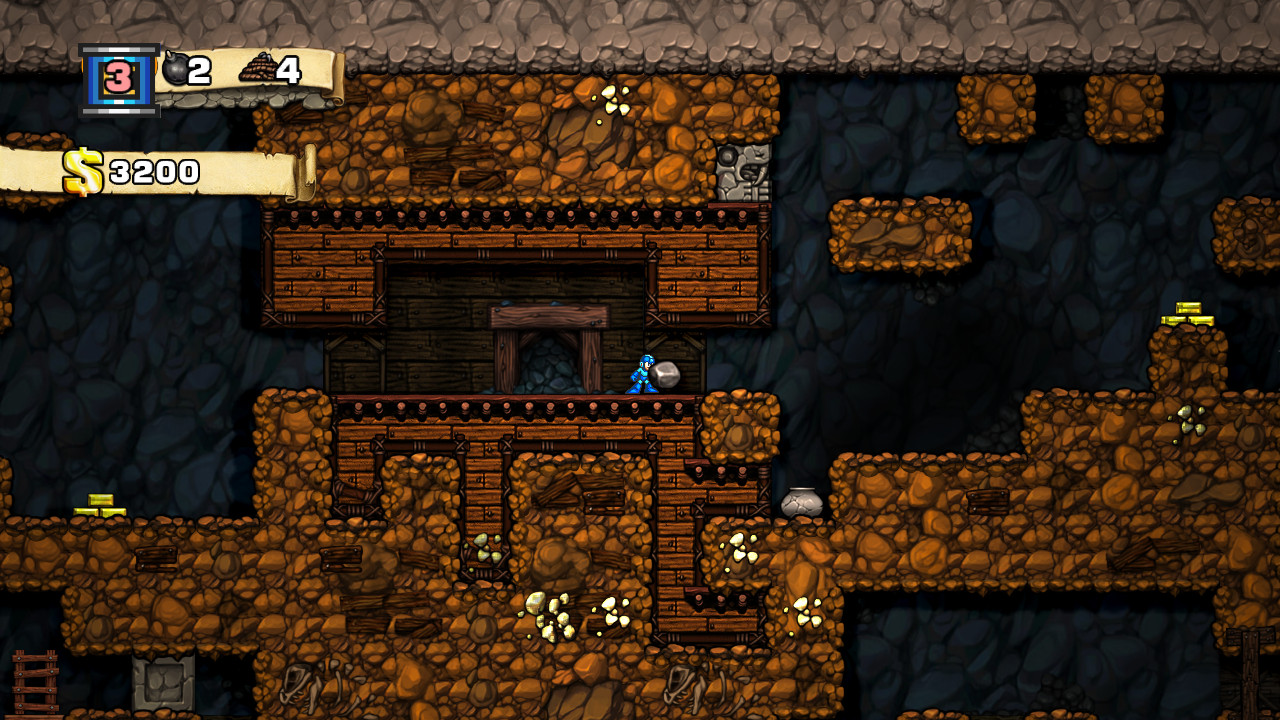Click the bomb count number 2
This screenshot has height=720, width=1280.
click(x=197, y=68)
